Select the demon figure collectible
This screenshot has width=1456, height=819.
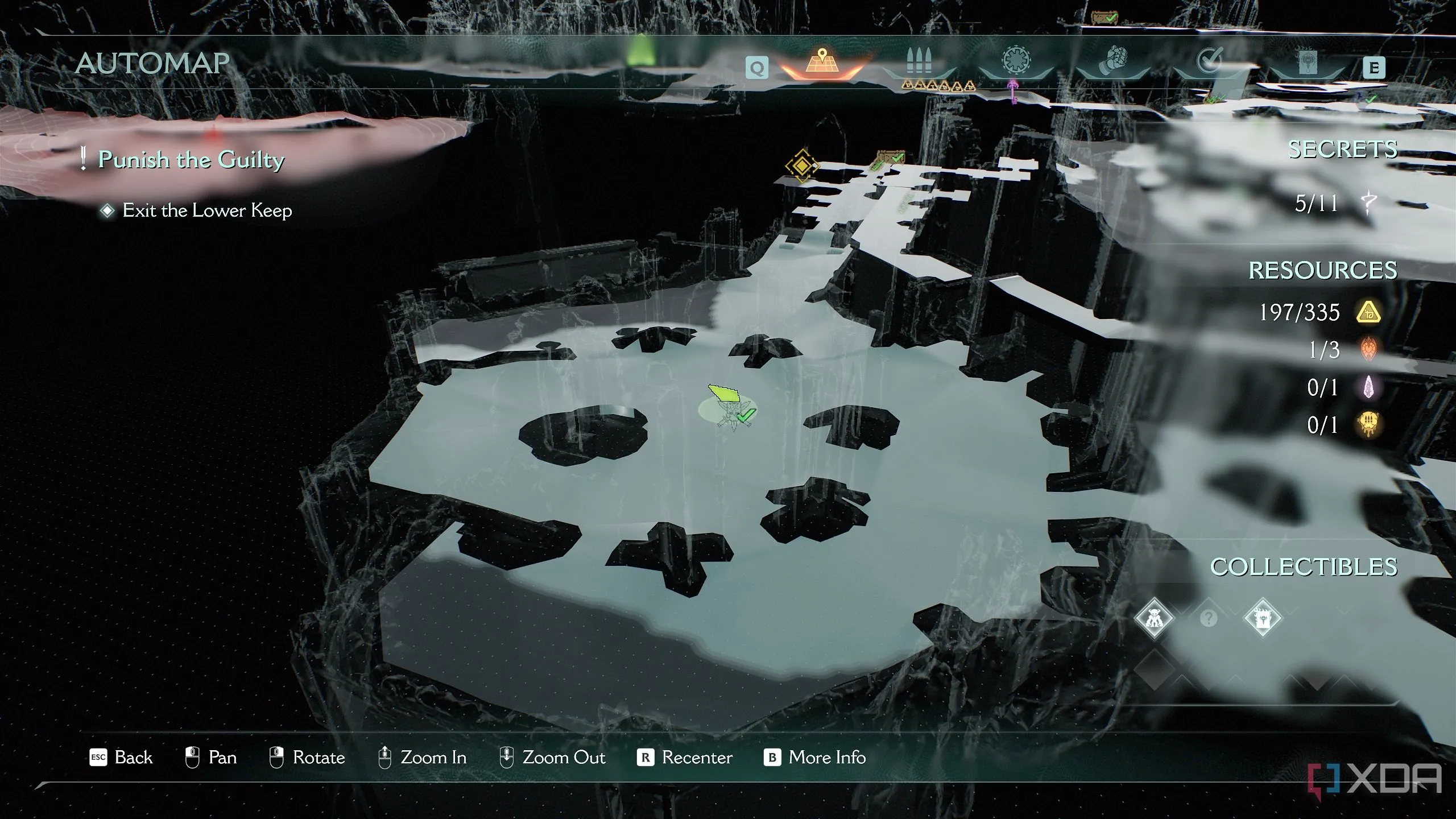1153,617
